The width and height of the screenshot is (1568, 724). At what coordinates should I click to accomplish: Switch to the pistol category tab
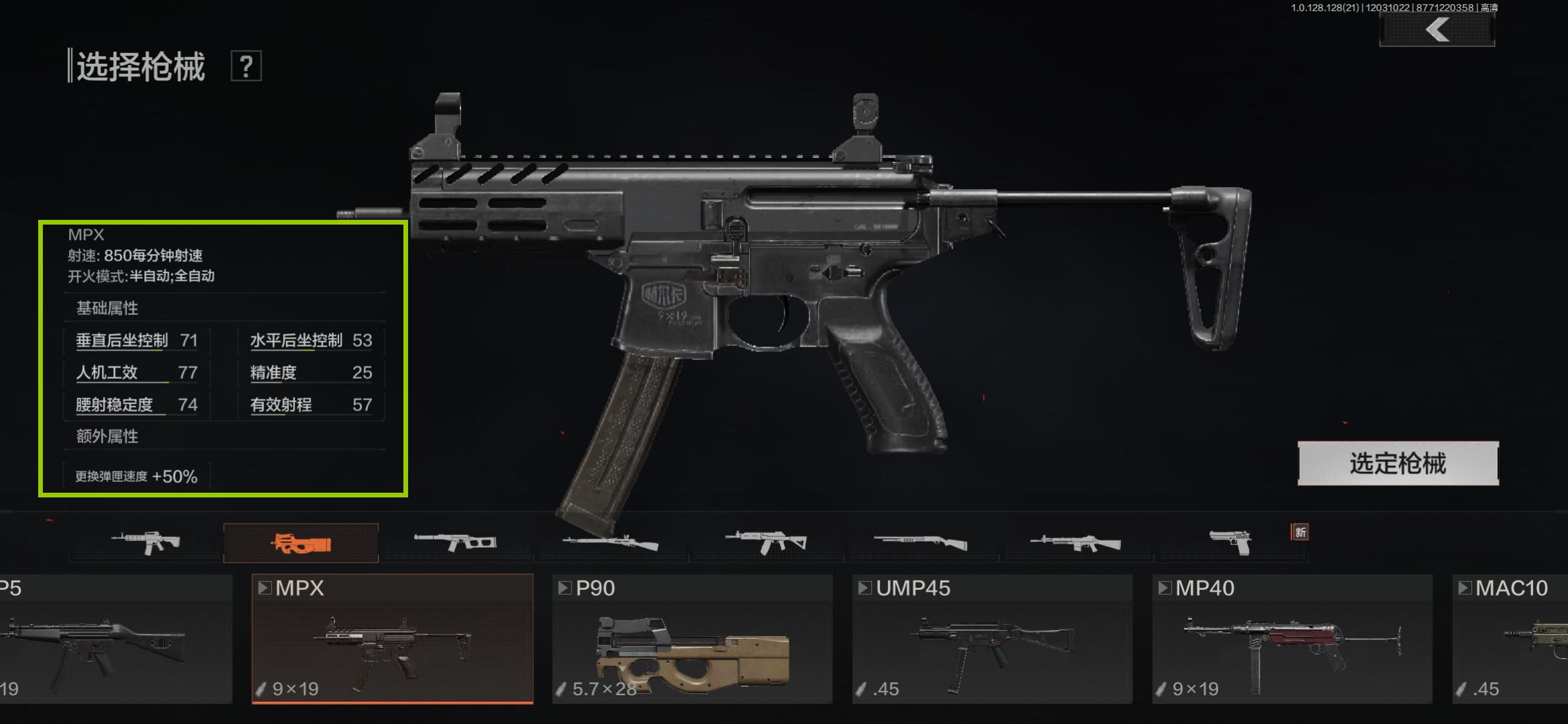tap(1230, 542)
